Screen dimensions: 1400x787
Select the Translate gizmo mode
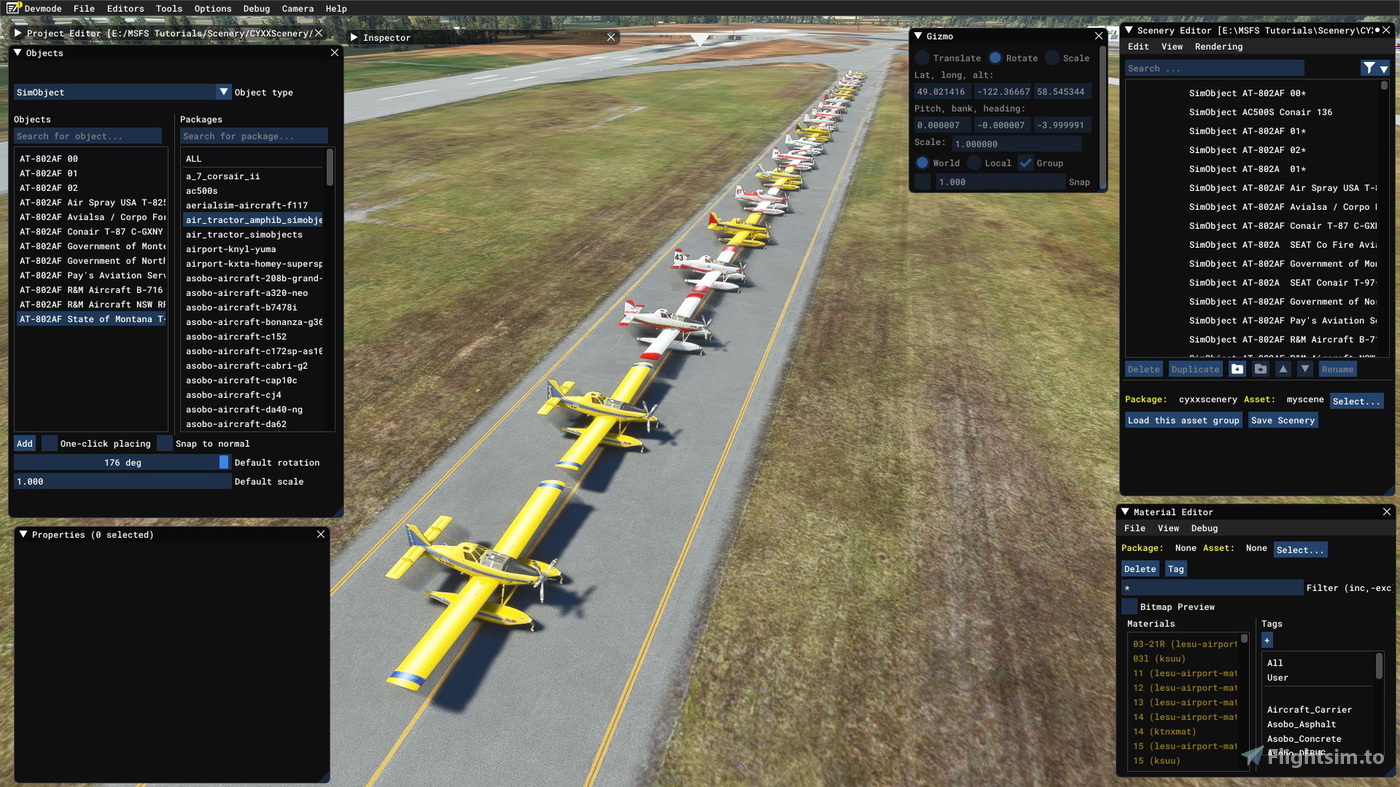(x=922, y=57)
